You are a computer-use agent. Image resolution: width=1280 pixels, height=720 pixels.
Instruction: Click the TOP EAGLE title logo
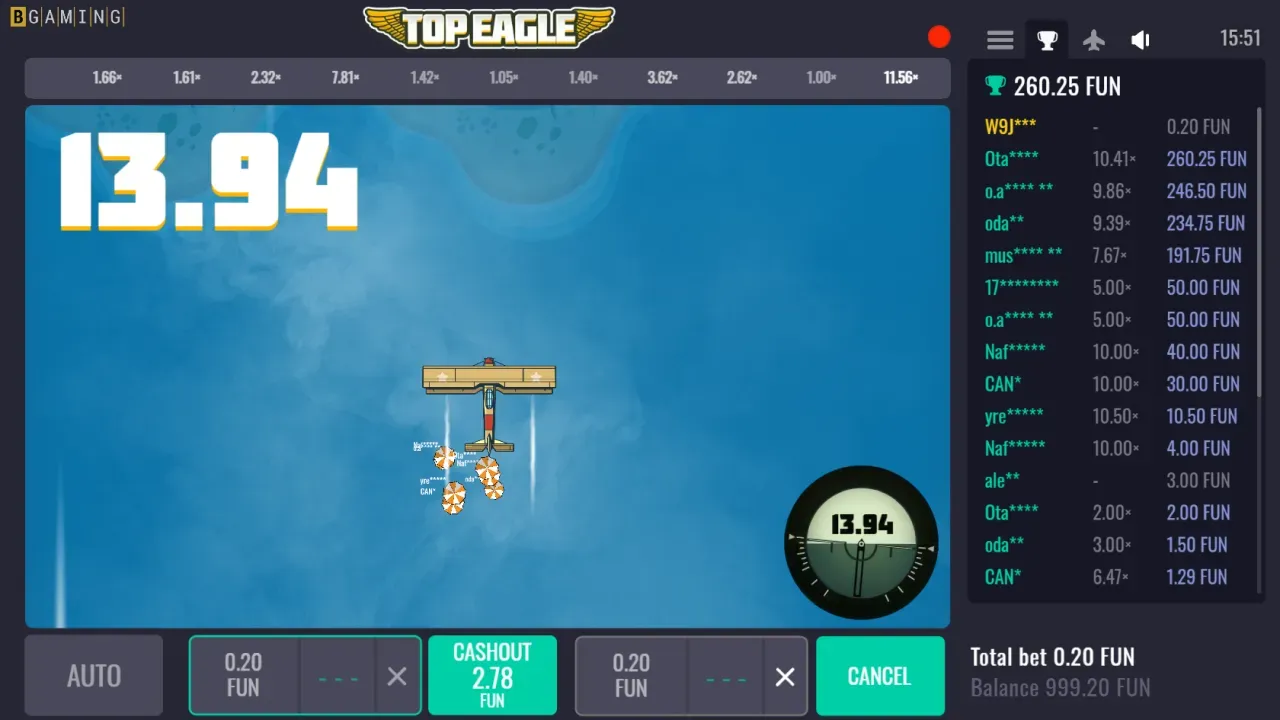(x=487, y=27)
